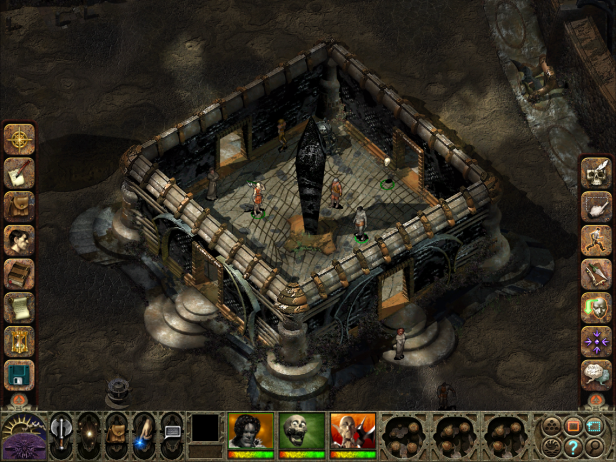
Task: Click the skull and feather button
Action: click(597, 172)
